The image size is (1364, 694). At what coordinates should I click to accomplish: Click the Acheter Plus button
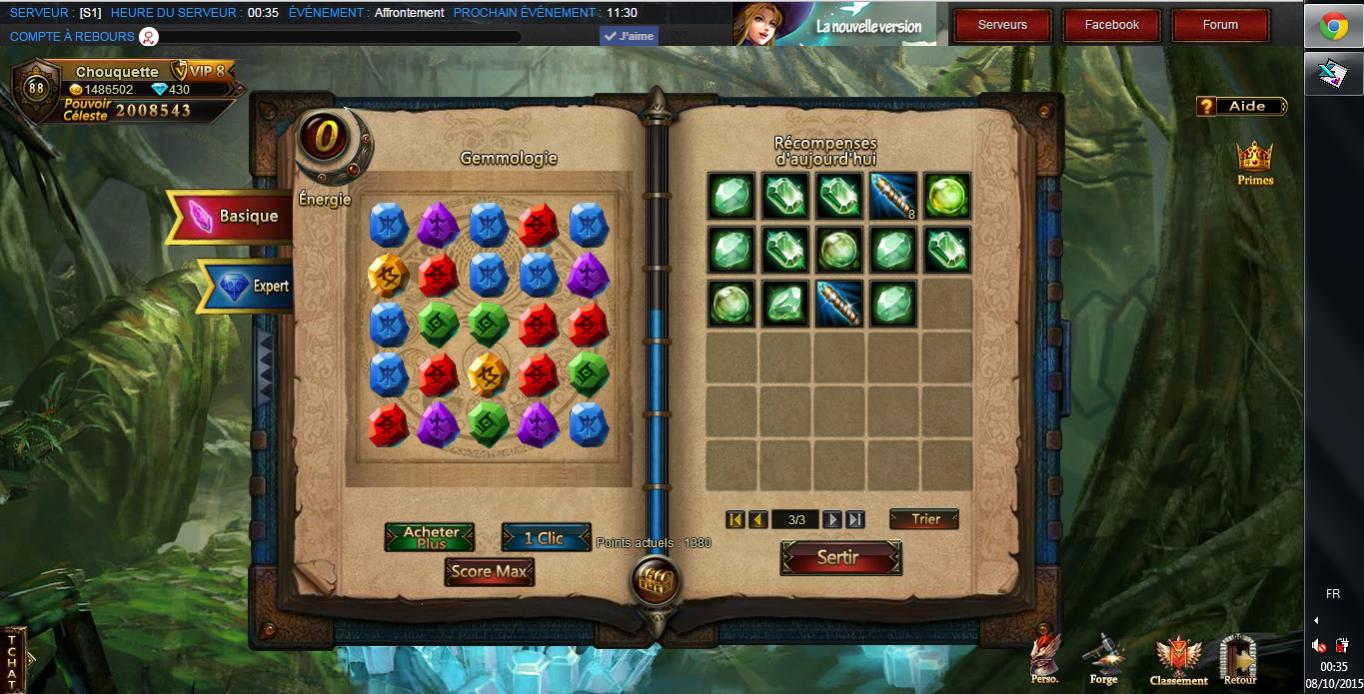tap(430, 537)
